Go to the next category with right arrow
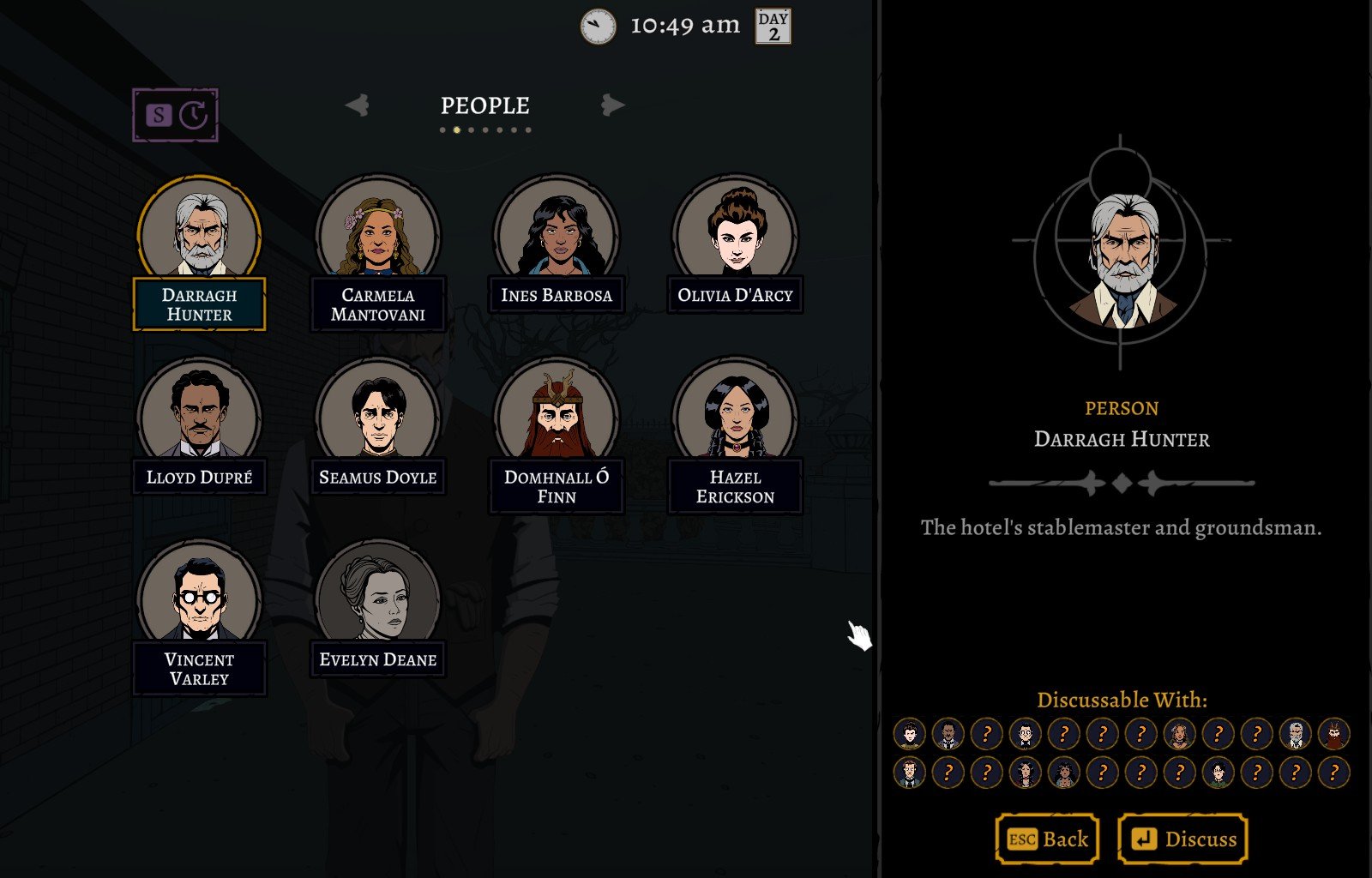Image resolution: width=1372 pixels, height=878 pixels. (x=612, y=105)
